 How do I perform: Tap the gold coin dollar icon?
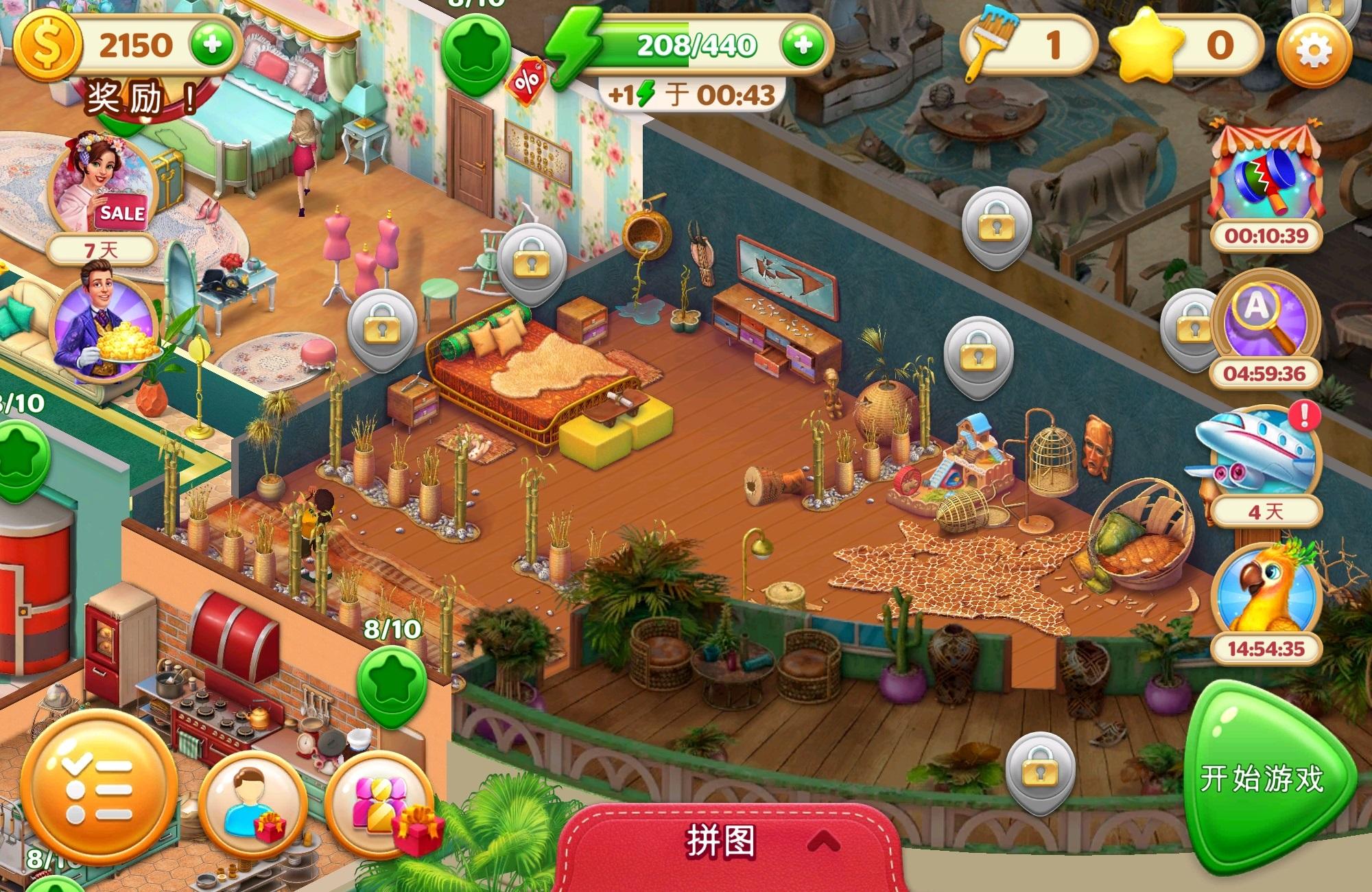click(x=47, y=47)
